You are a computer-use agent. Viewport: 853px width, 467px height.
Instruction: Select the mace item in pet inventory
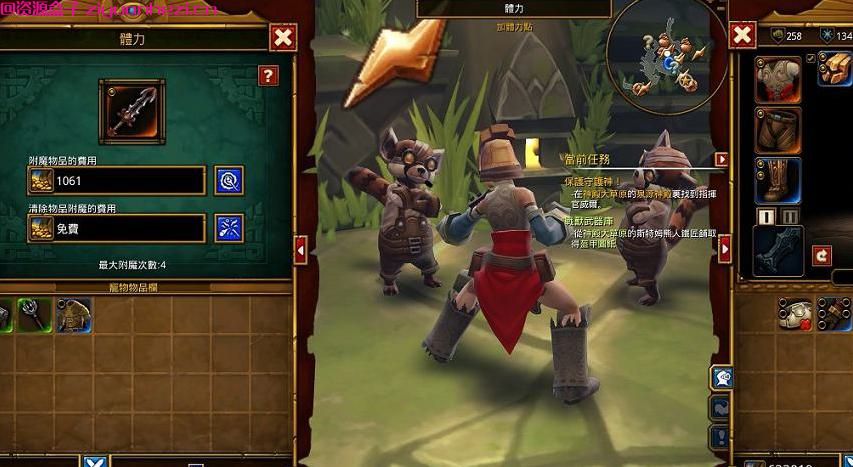(34, 314)
